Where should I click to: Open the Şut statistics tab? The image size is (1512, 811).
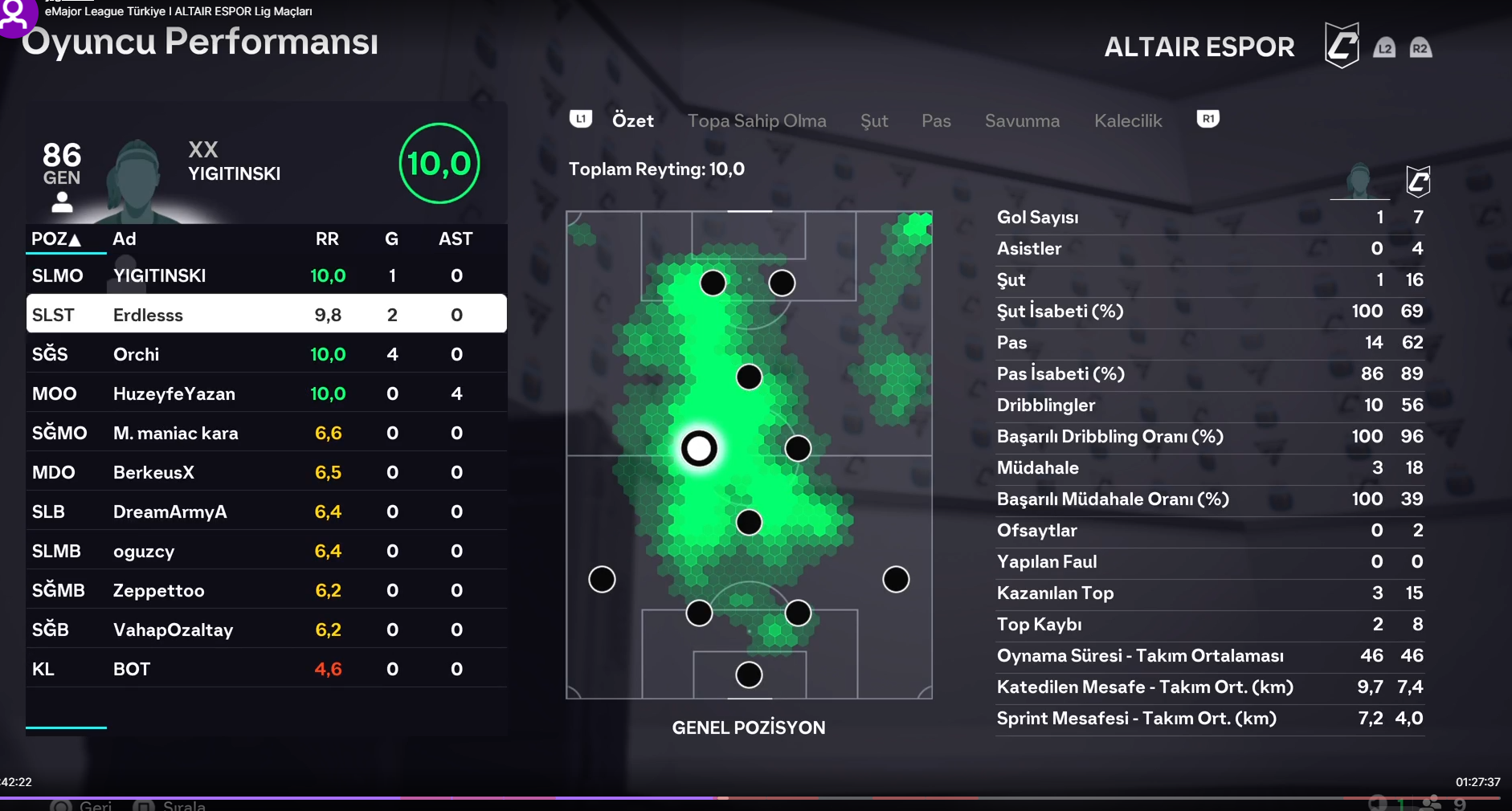pyautogui.click(x=873, y=121)
